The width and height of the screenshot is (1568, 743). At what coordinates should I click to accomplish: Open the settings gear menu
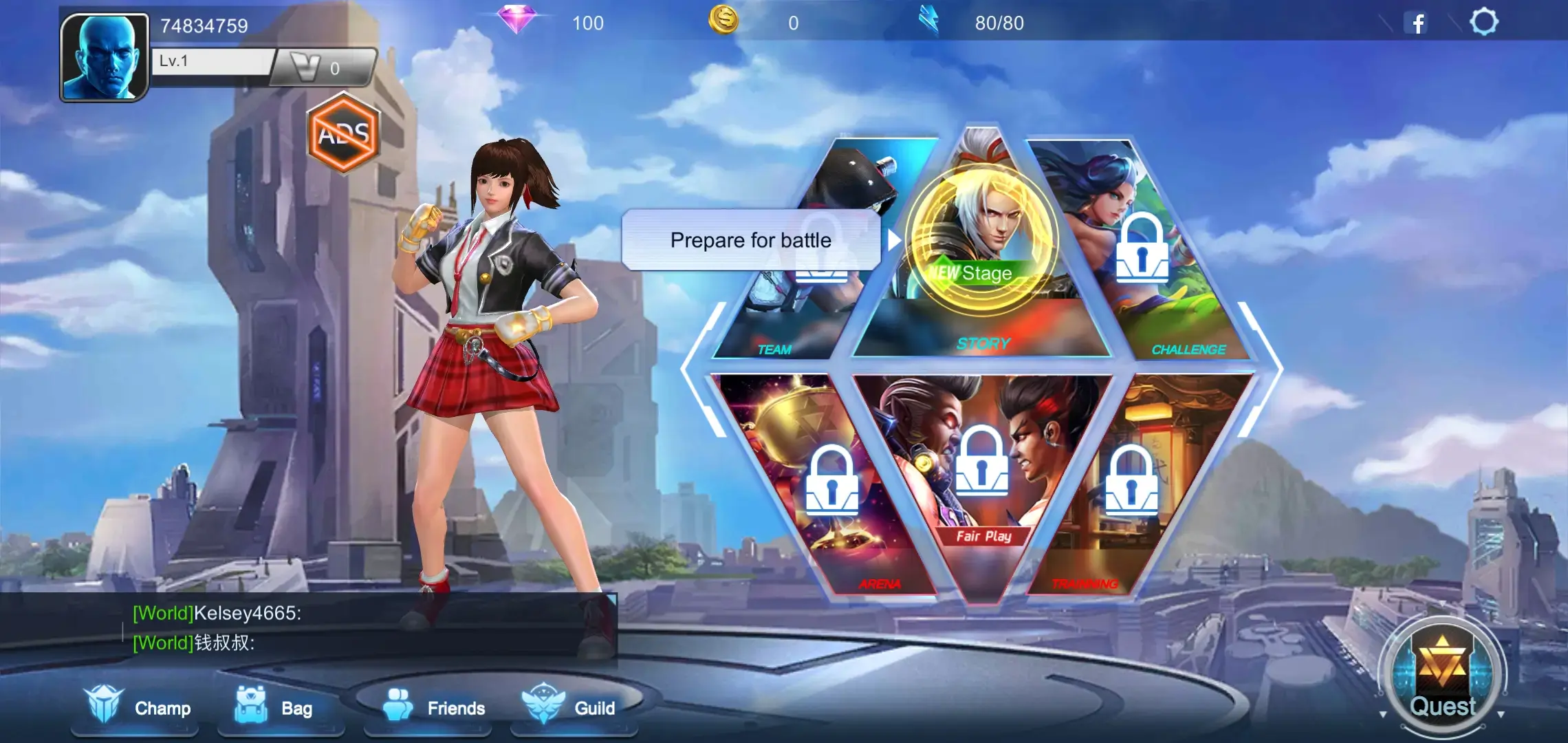pyautogui.click(x=1485, y=23)
